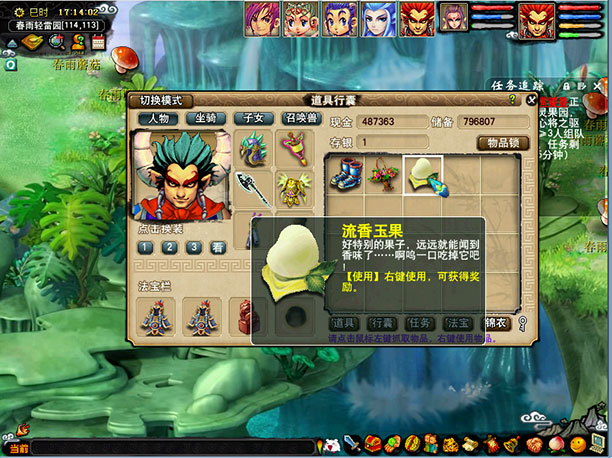Viewport: 612px width, 458px height.
Task: Click the computer system icon in bottom toolbar
Action: click(x=597, y=442)
